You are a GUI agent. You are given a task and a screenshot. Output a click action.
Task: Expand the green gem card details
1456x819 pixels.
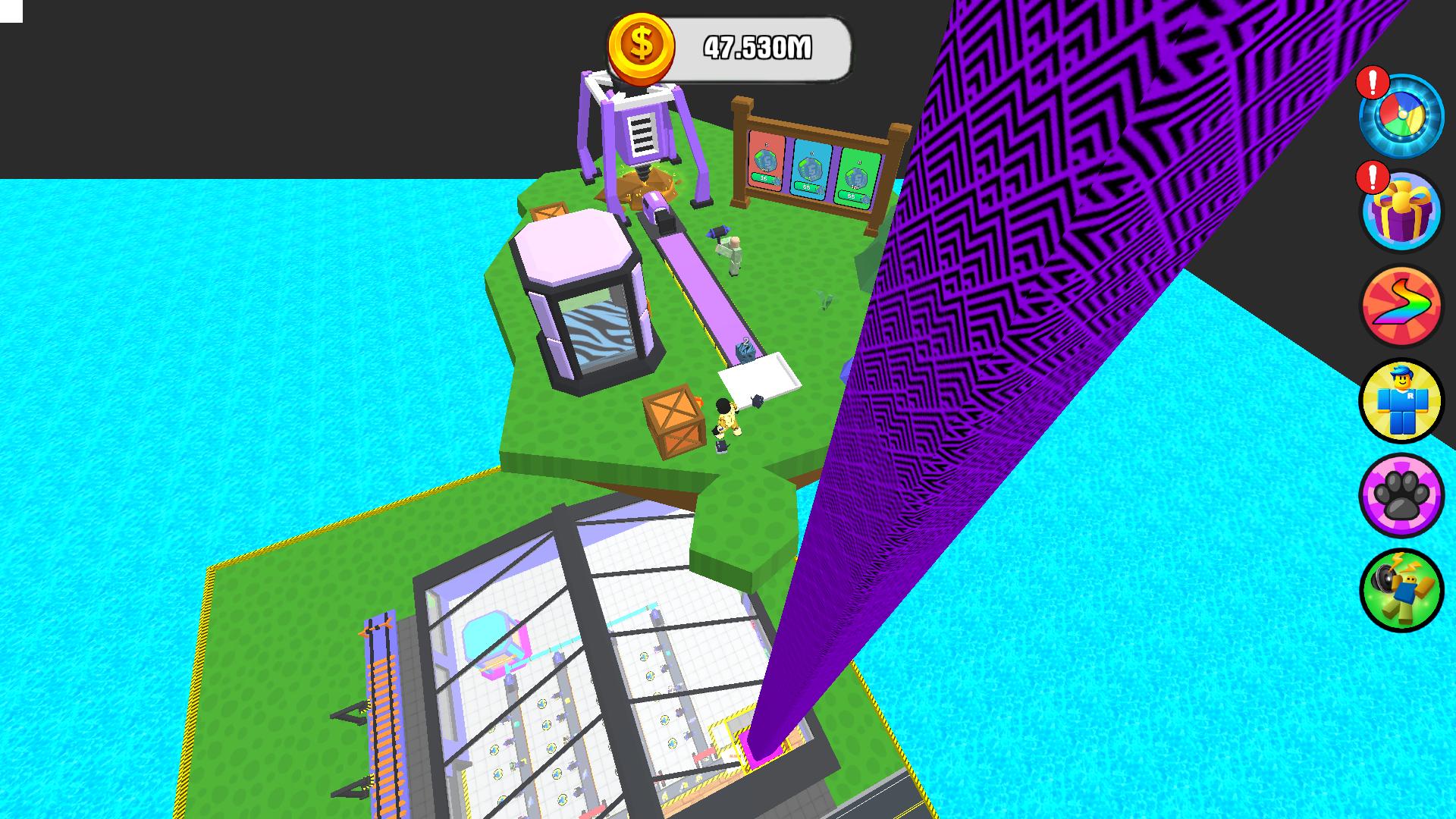pos(858,177)
